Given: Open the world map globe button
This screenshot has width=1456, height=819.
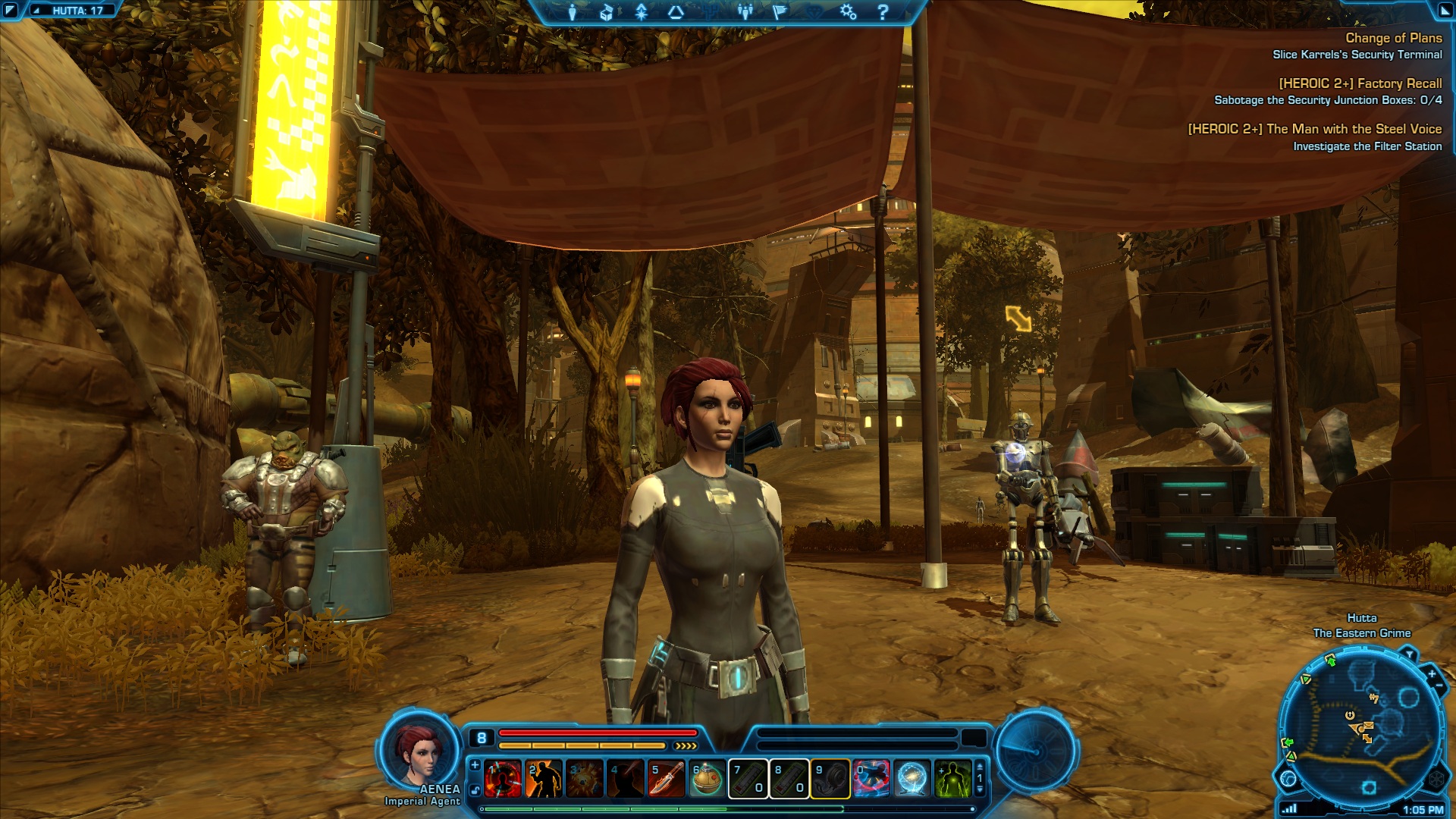Looking at the screenshot, I should pos(1288,778).
